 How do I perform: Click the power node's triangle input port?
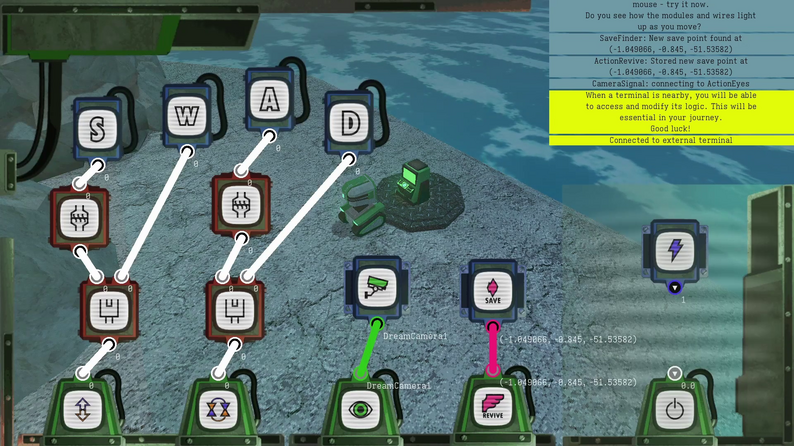[x=674, y=374]
